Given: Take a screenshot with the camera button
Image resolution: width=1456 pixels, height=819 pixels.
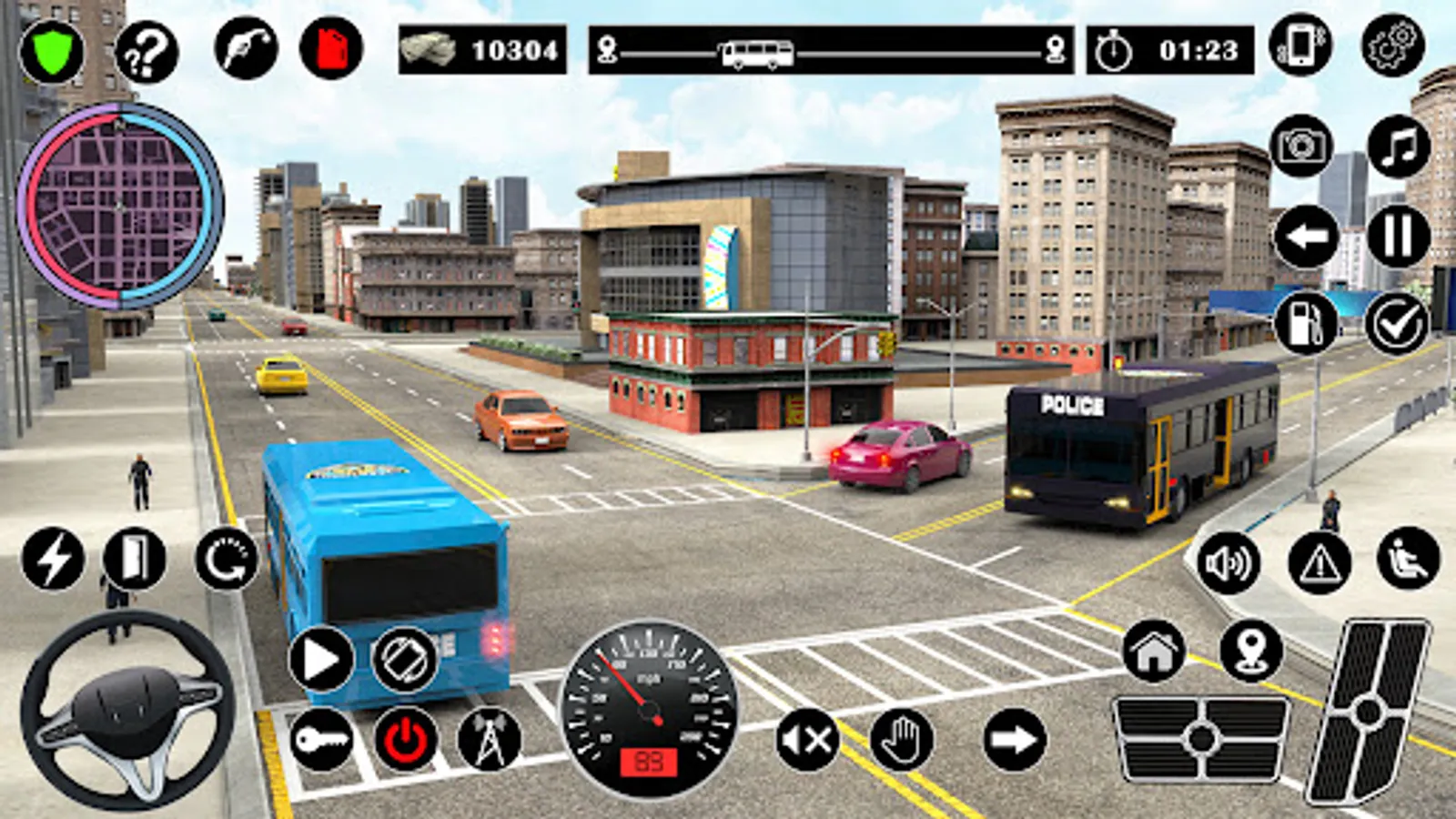Looking at the screenshot, I should [x=1301, y=146].
